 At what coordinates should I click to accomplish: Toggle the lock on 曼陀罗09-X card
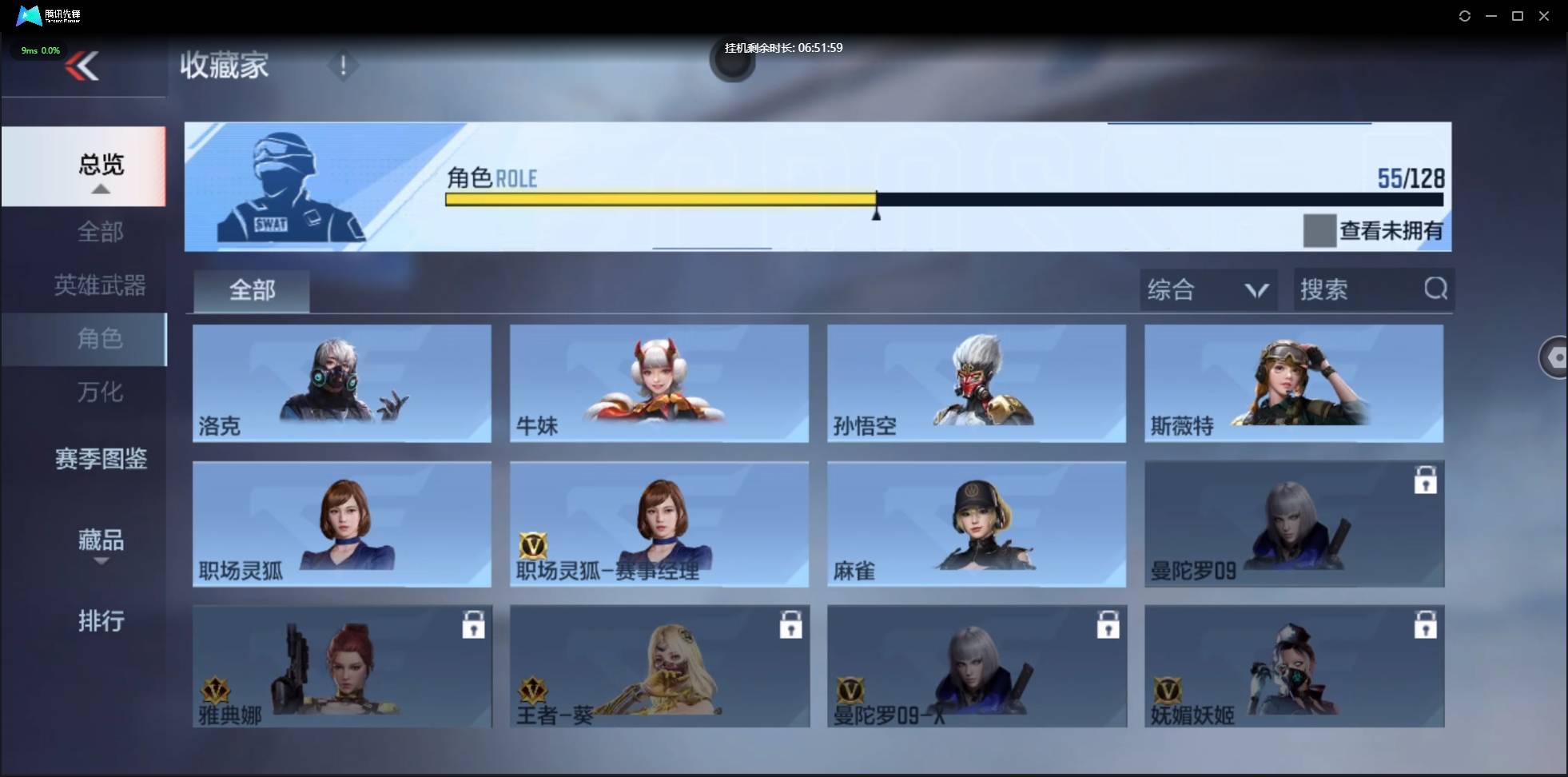pyautogui.click(x=1110, y=625)
